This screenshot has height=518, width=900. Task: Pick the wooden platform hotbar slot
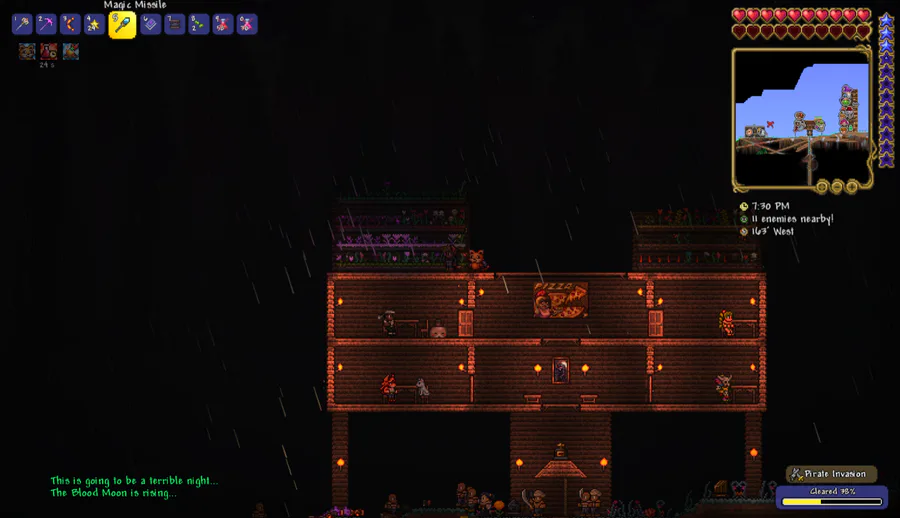(x=175, y=24)
